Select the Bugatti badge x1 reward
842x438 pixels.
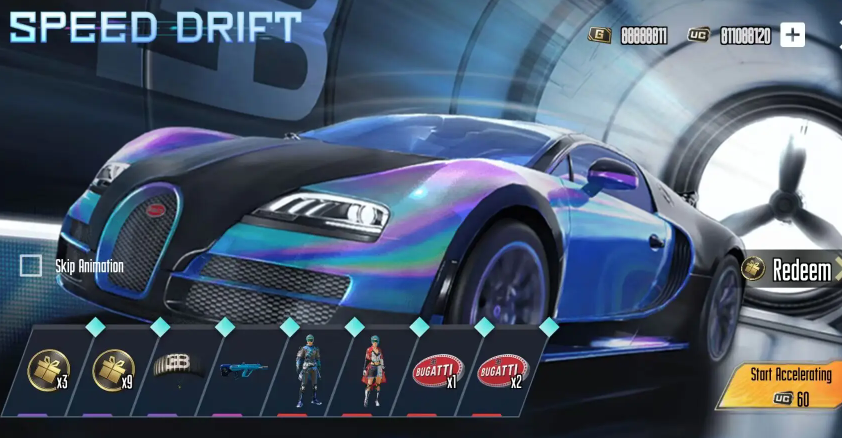coord(436,372)
